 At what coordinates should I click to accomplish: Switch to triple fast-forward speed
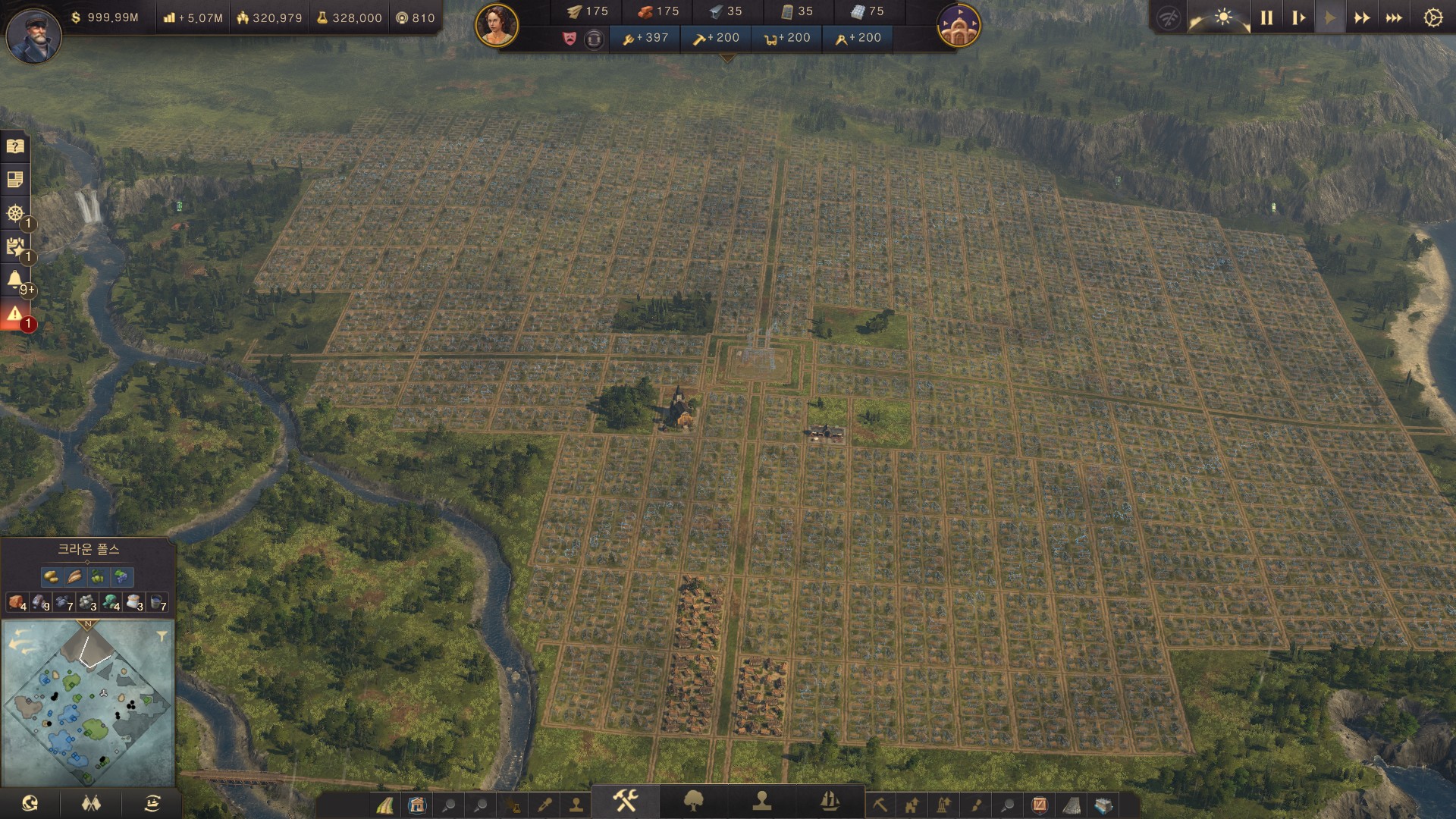click(1394, 17)
